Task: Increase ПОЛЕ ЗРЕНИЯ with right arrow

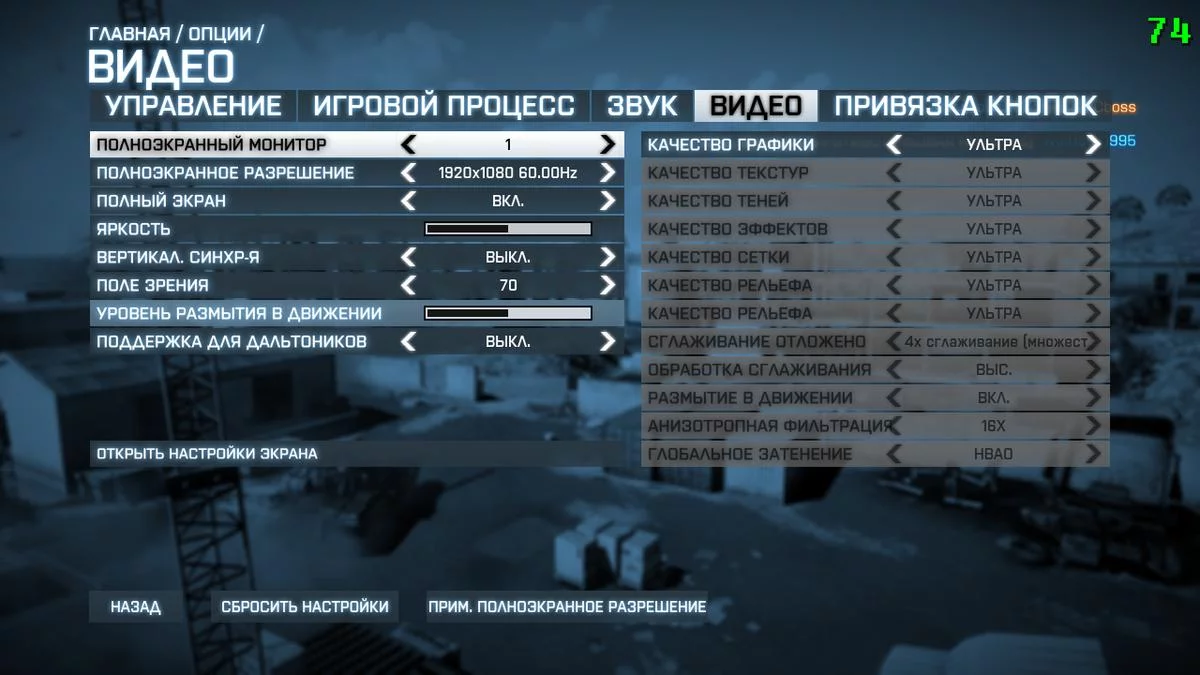Action: point(607,285)
